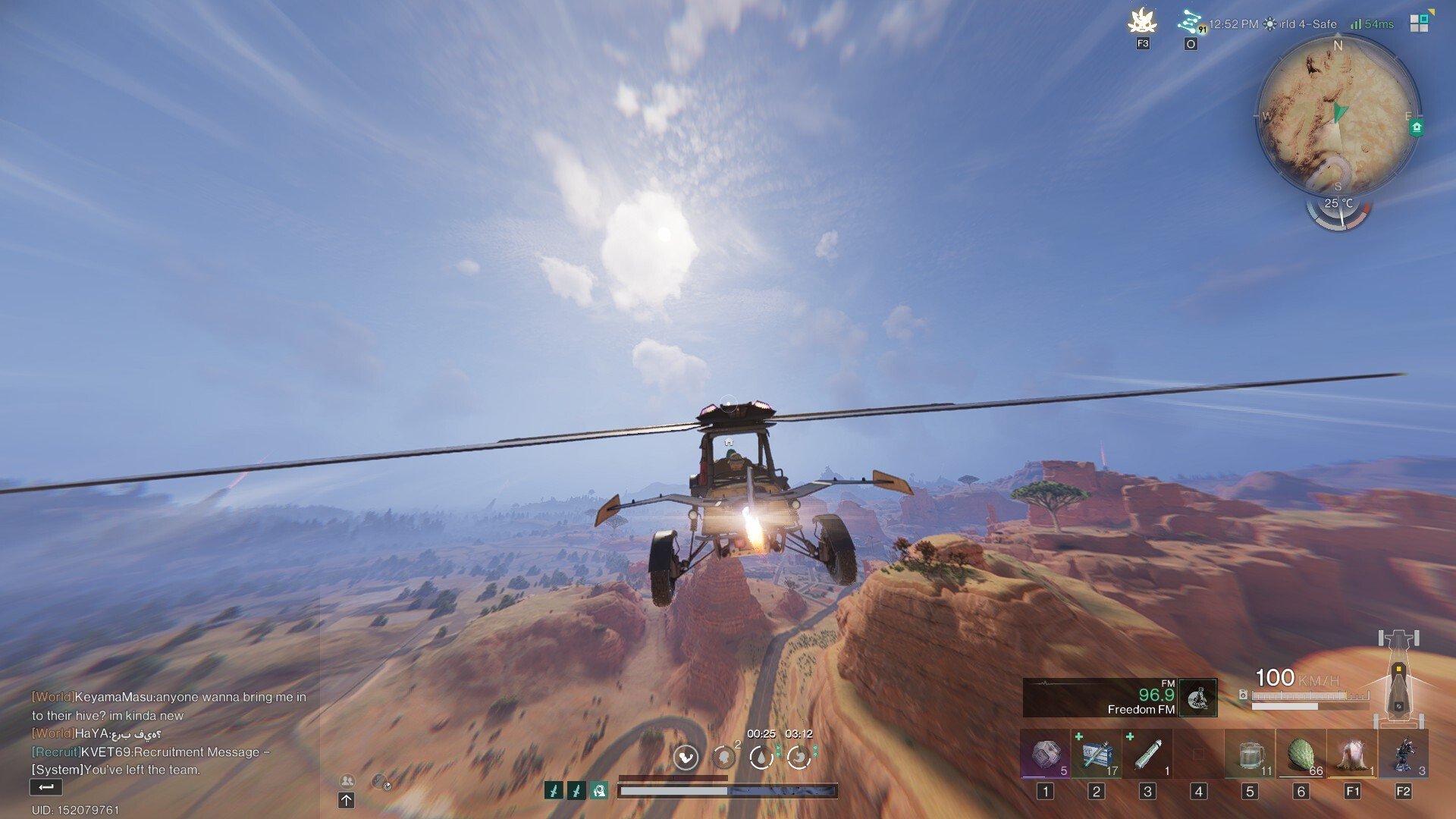Select the purple gem item slot
Screen dimensions: 1456x819
point(1045,755)
